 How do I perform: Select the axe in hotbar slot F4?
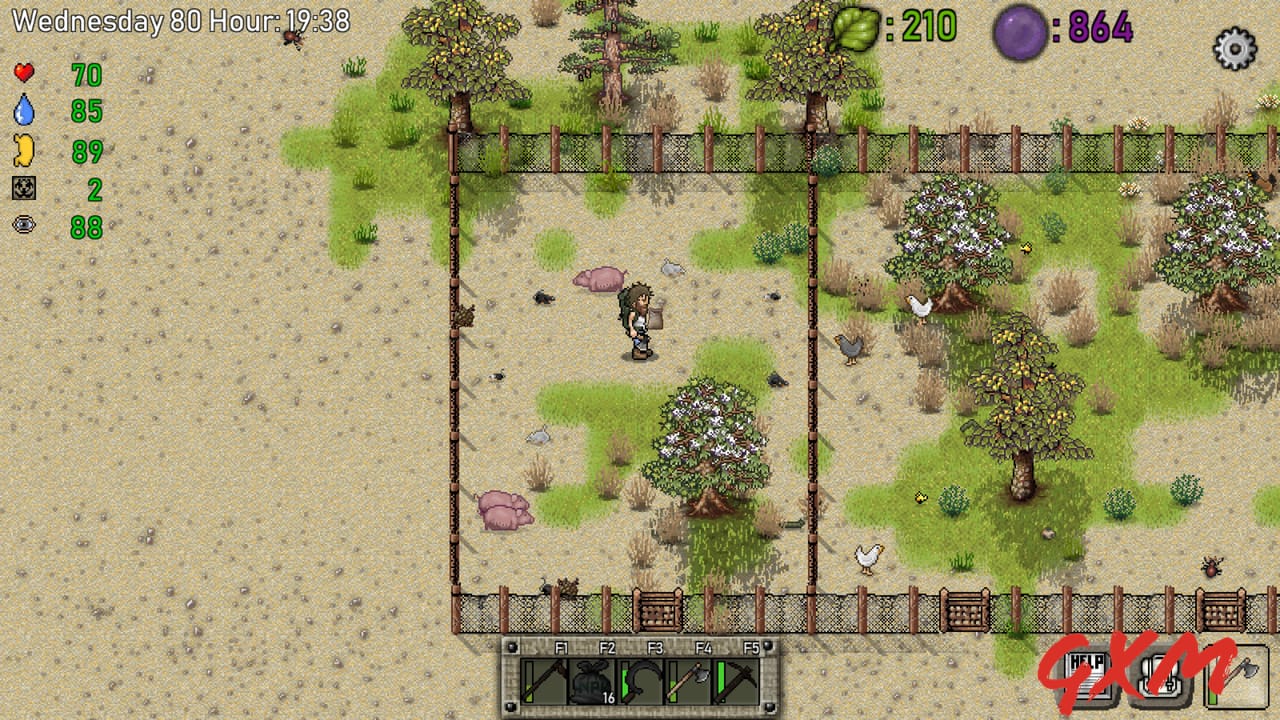690,682
